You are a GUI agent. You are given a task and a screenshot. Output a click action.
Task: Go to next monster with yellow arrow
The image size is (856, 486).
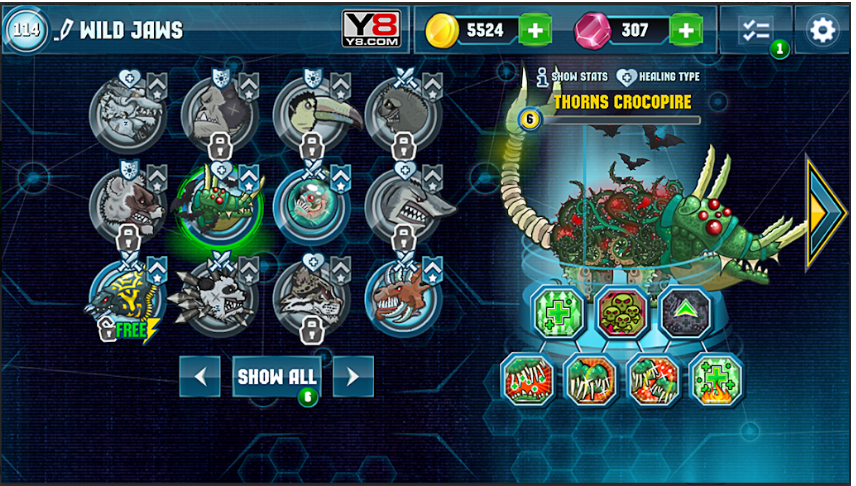click(x=826, y=212)
